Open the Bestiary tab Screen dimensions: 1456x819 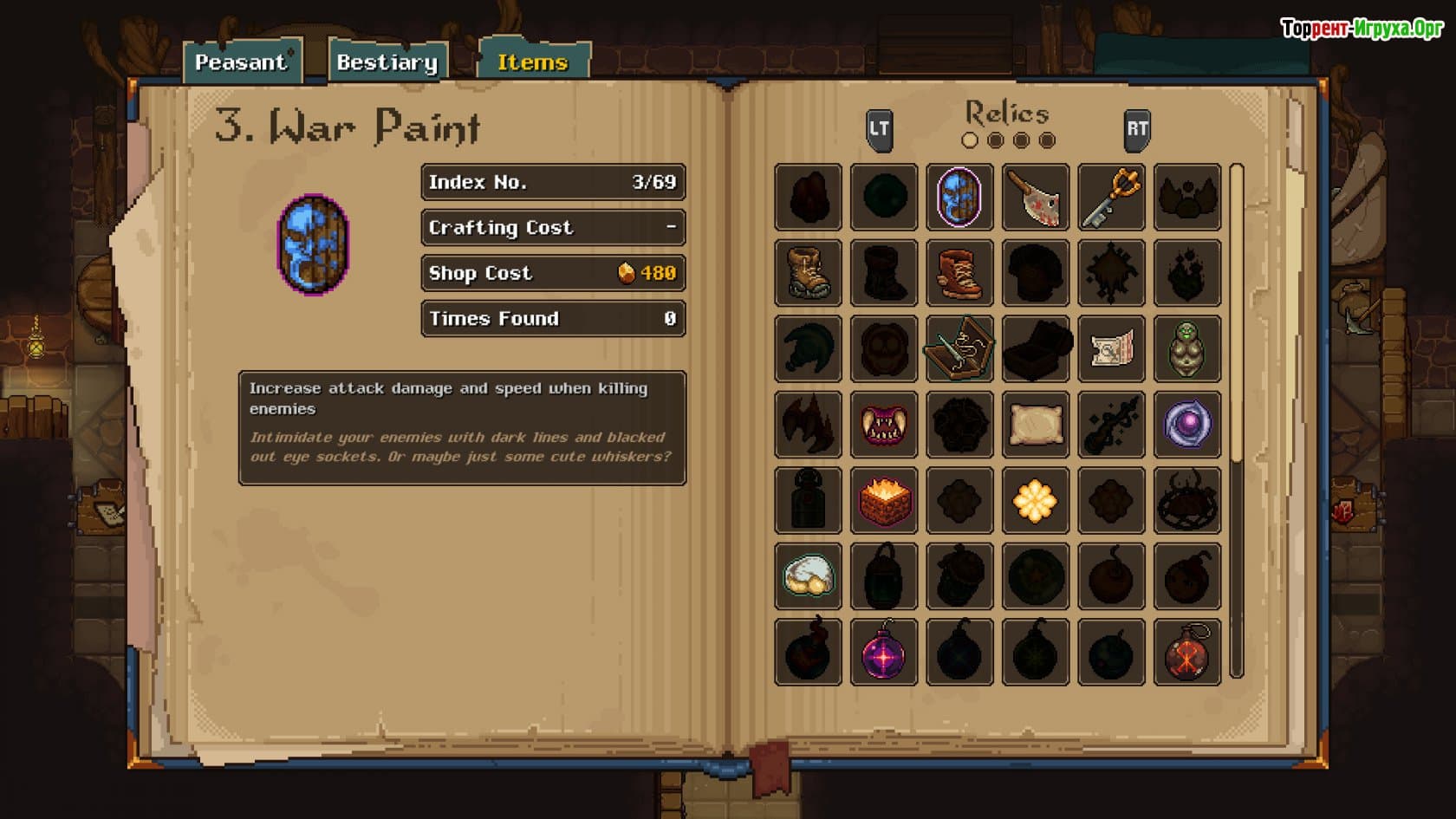(387, 62)
